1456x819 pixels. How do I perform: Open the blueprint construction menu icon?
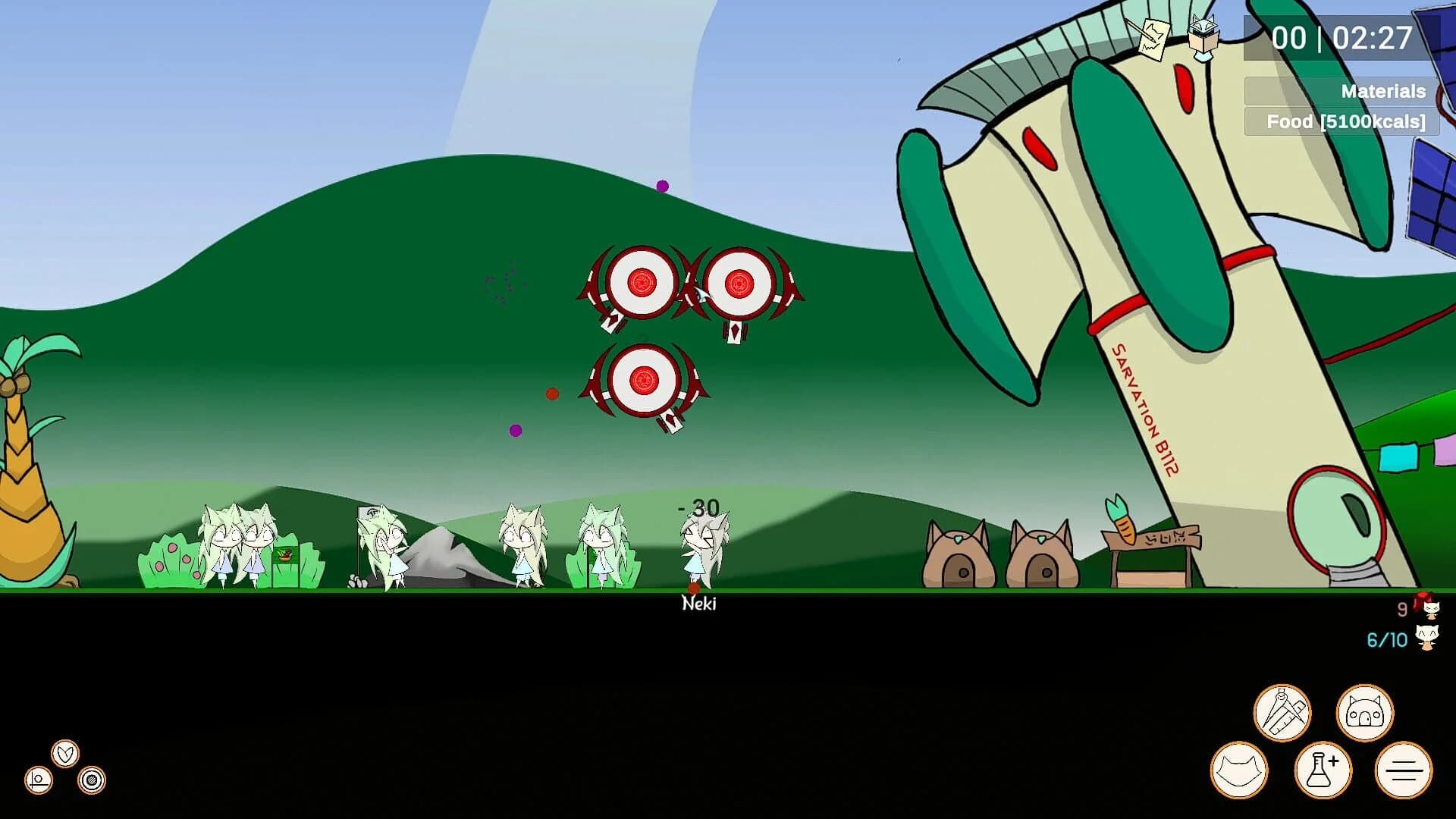click(1284, 714)
